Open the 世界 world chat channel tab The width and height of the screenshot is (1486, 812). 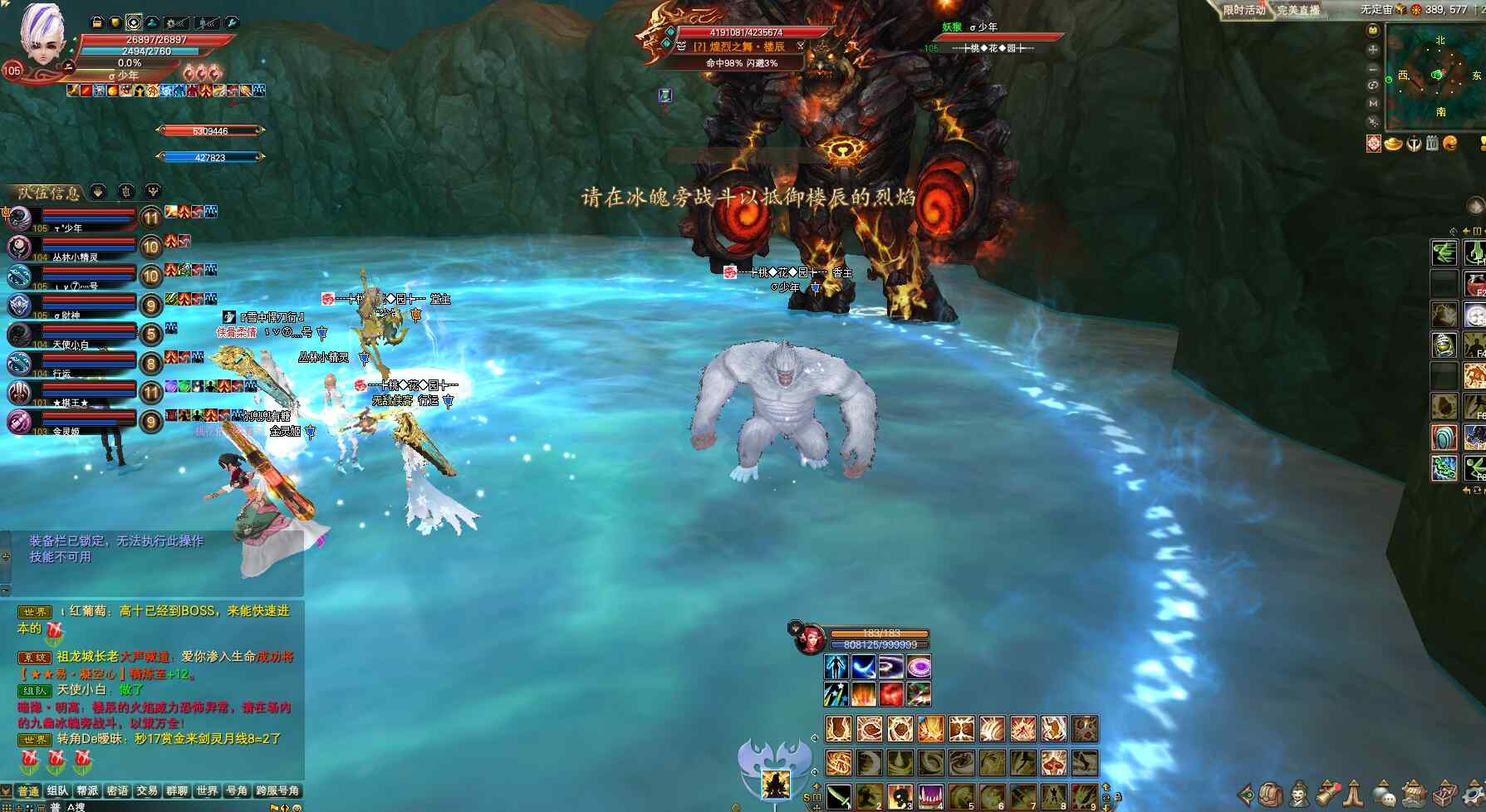(207, 791)
